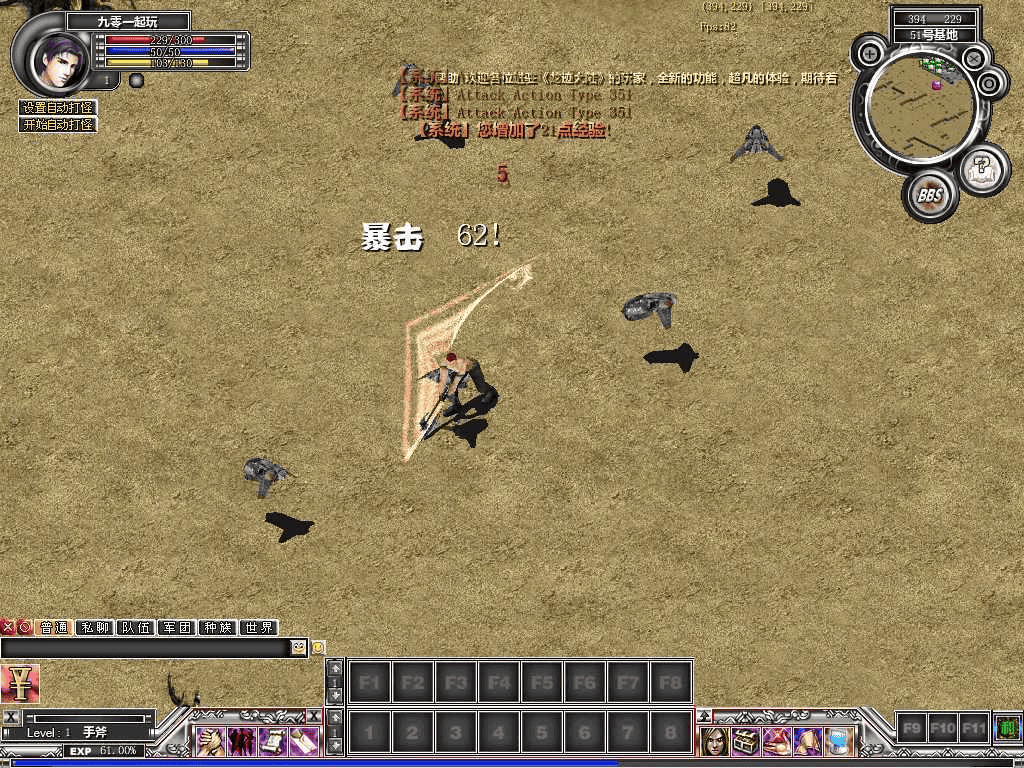Open the BBS forum button
Image resolution: width=1024 pixels, height=768 pixels.
[x=930, y=195]
